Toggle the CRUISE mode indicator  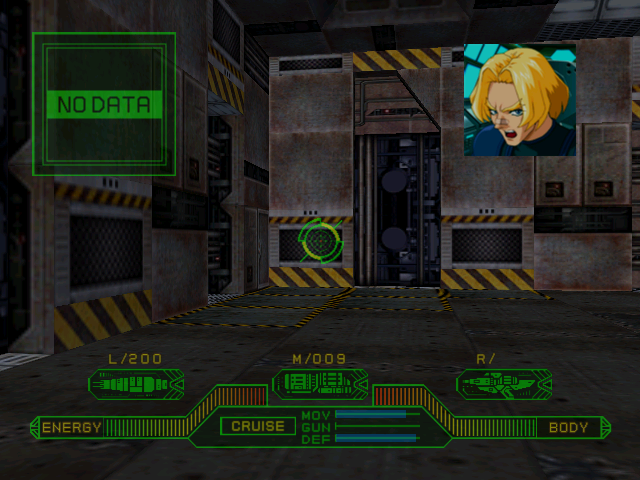(x=258, y=426)
